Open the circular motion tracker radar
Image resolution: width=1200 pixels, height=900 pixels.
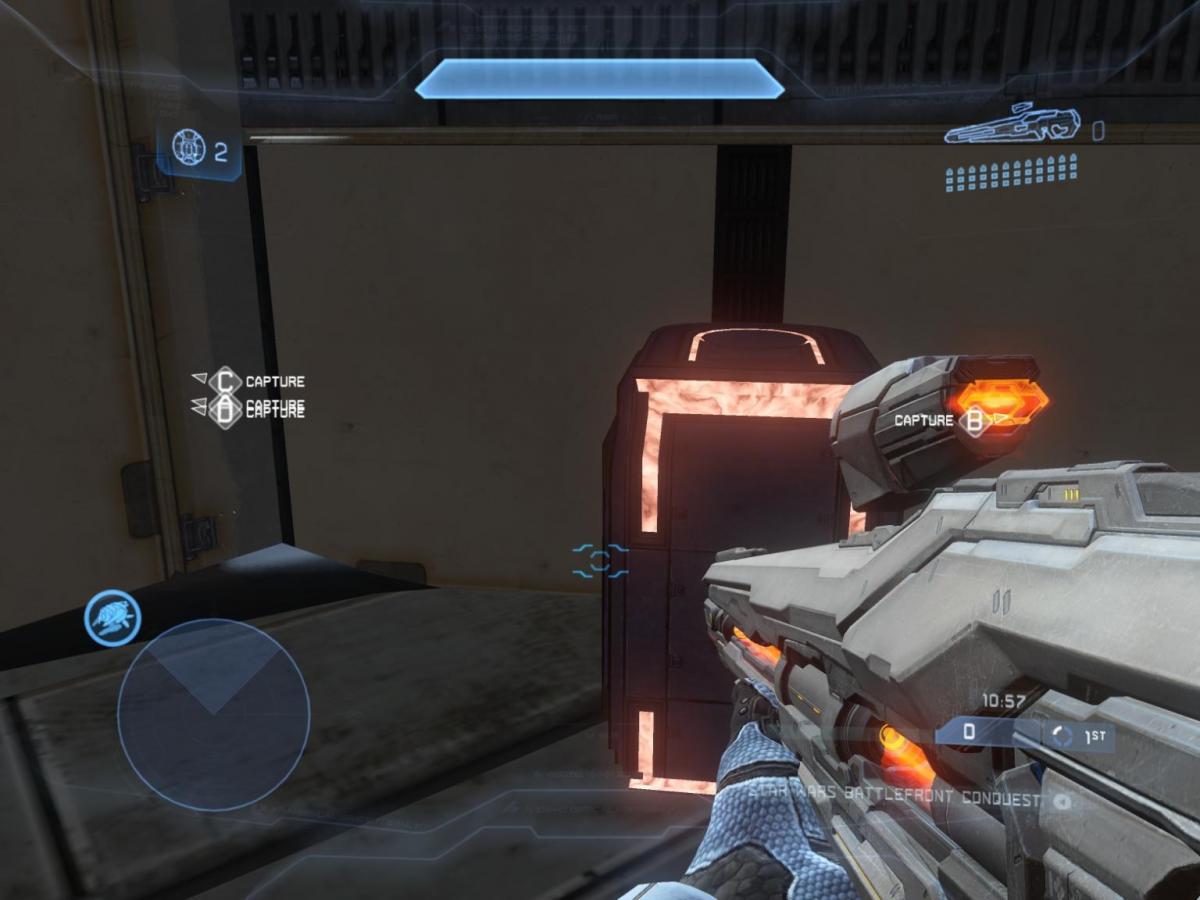(213, 714)
